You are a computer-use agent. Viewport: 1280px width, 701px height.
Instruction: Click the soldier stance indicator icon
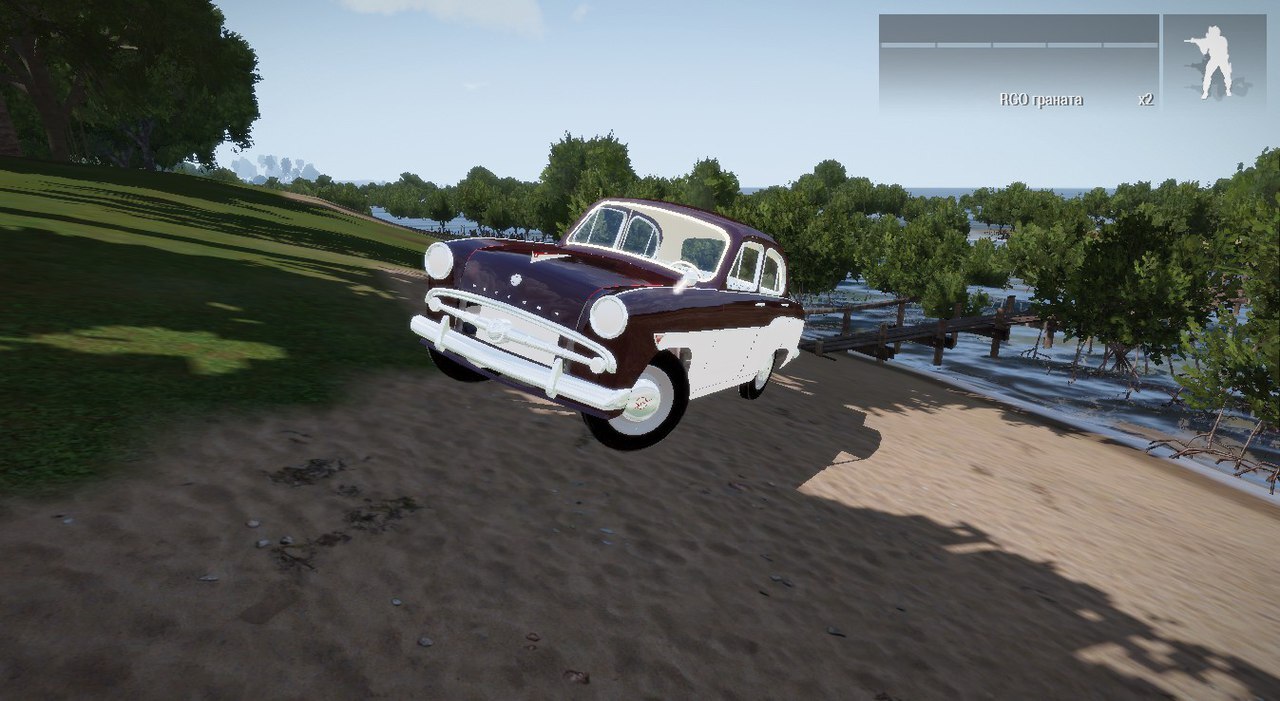click(1212, 63)
